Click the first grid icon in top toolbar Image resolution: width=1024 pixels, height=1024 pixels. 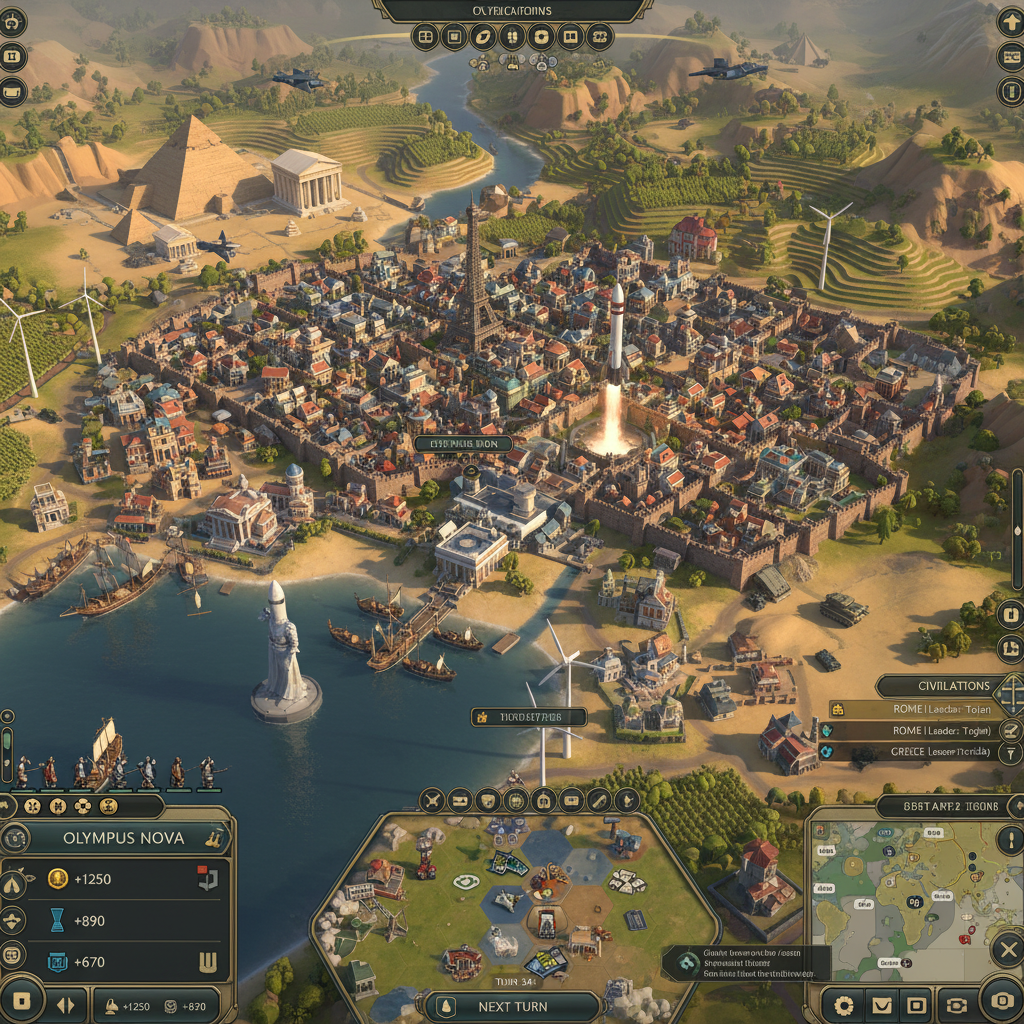click(x=425, y=38)
